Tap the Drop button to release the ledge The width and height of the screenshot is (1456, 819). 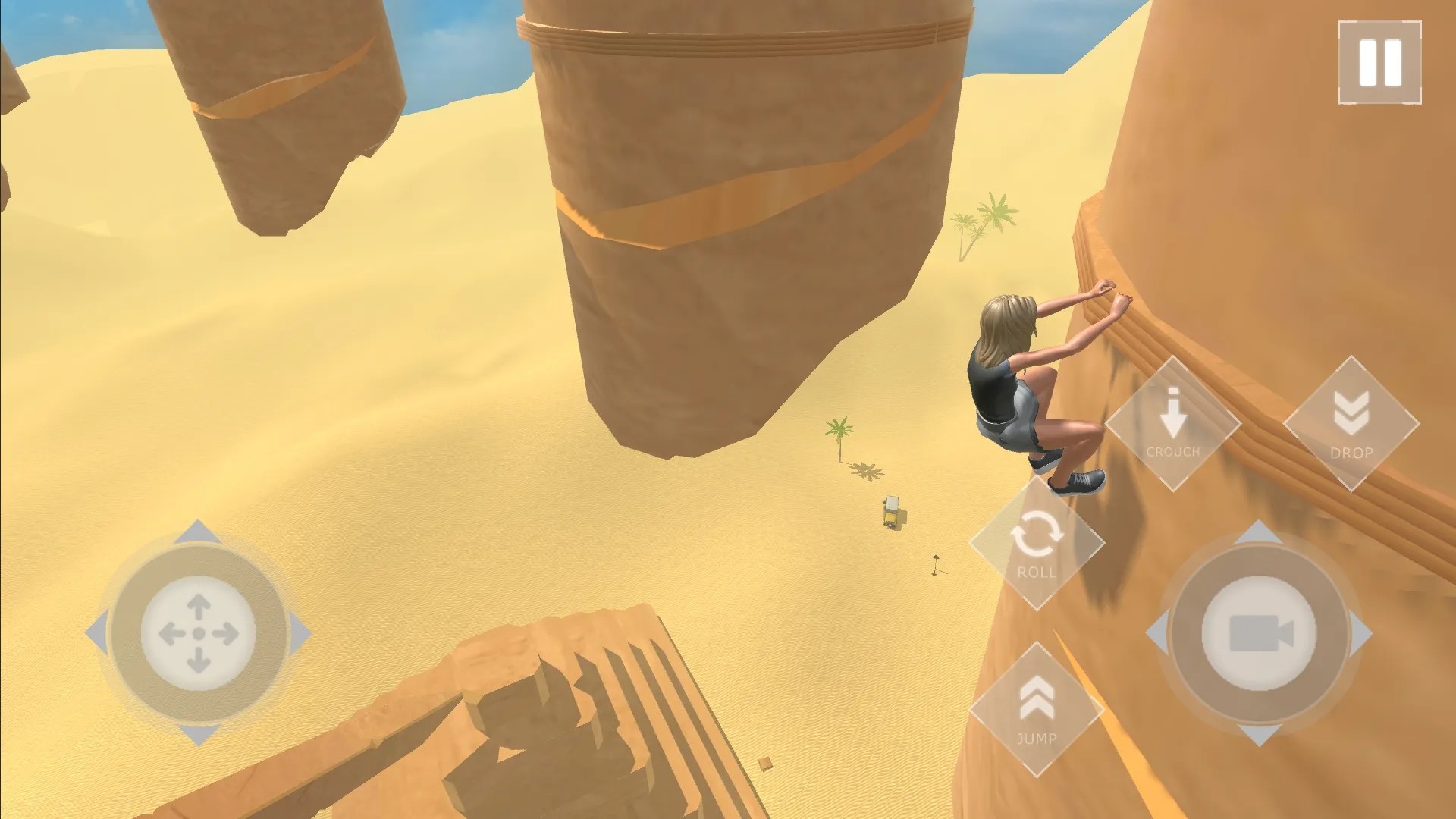[x=1351, y=424]
